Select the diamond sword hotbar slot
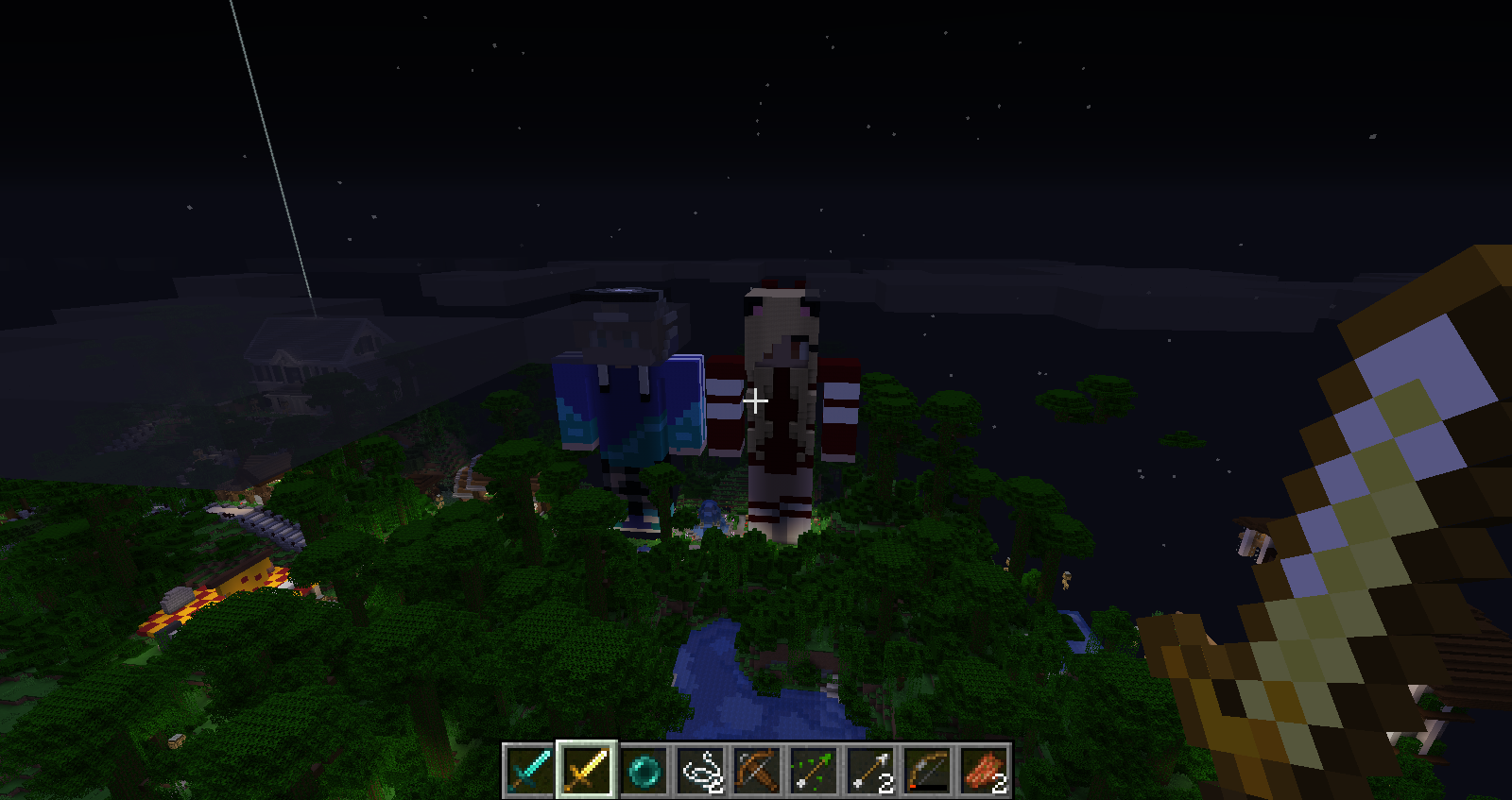 pyautogui.click(x=529, y=771)
